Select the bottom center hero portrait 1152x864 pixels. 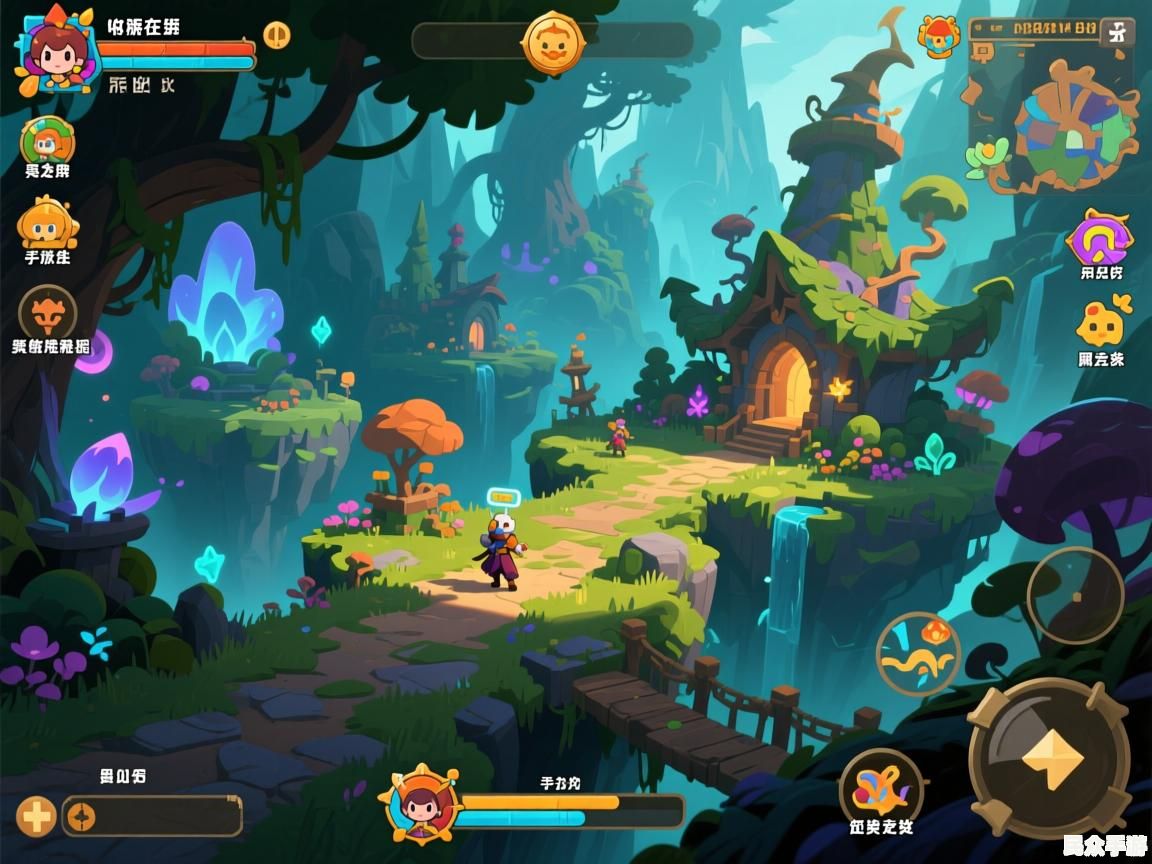point(421,803)
